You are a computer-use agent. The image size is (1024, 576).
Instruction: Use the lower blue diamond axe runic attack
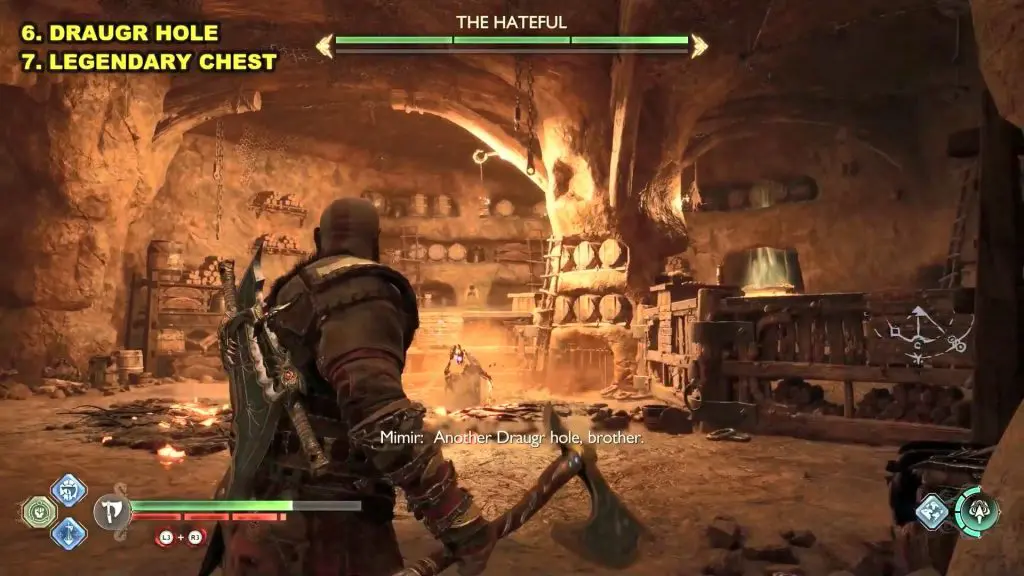click(68, 533)
